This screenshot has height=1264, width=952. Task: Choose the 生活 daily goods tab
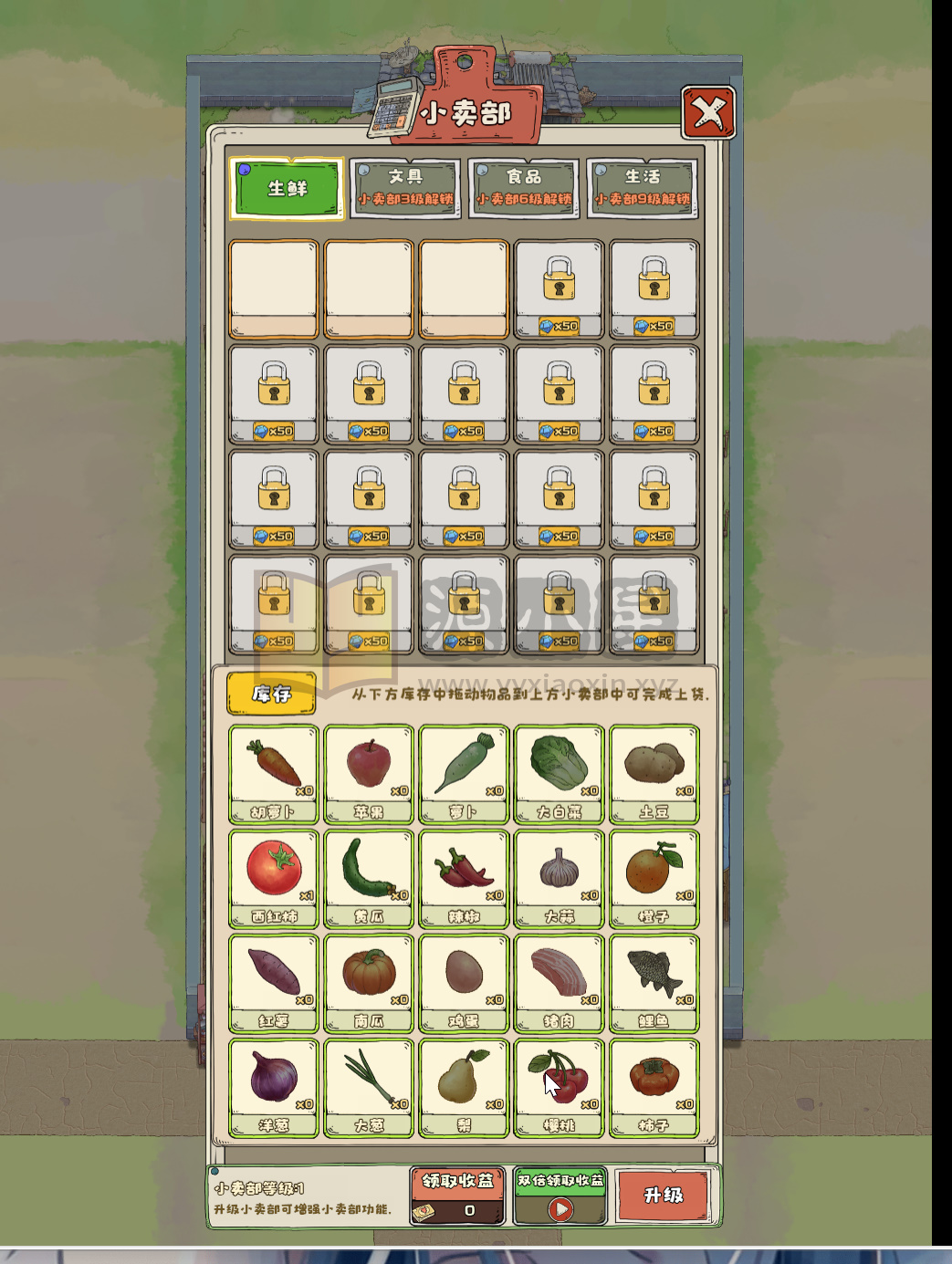click(x=643, y=189)
